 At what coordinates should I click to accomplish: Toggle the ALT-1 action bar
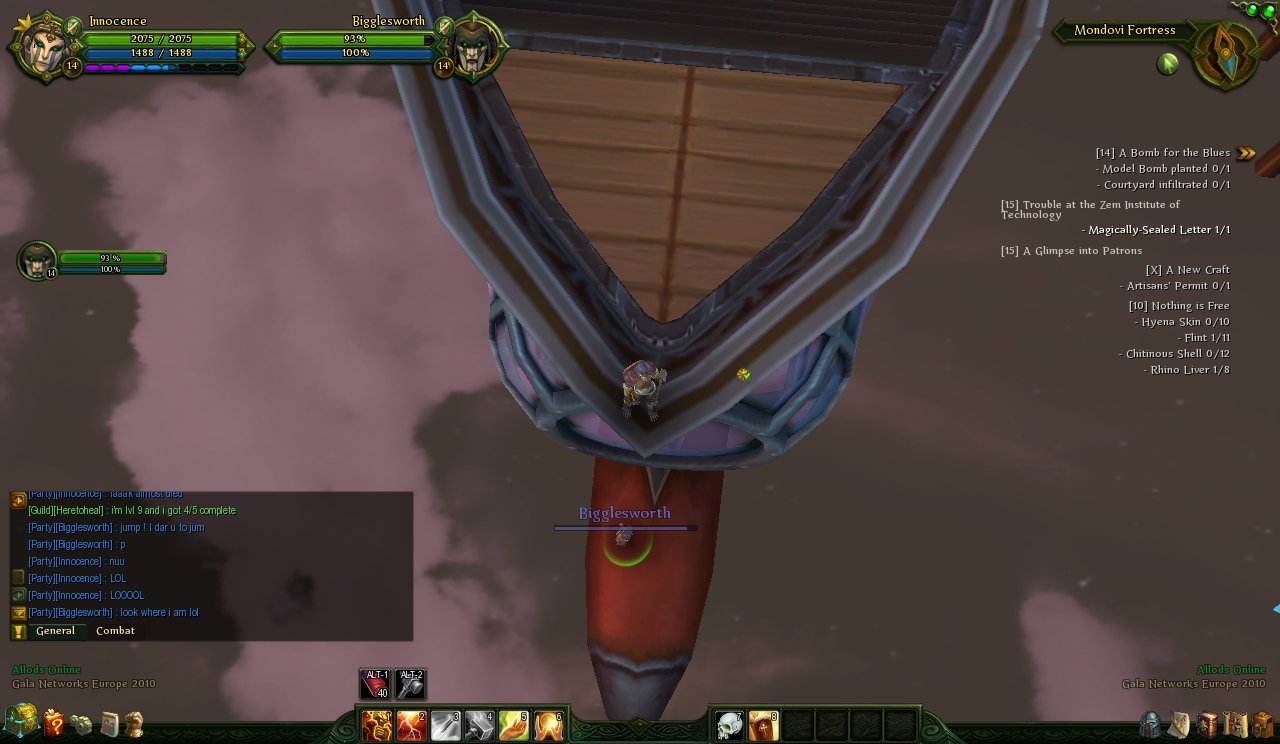coord(373,682)
